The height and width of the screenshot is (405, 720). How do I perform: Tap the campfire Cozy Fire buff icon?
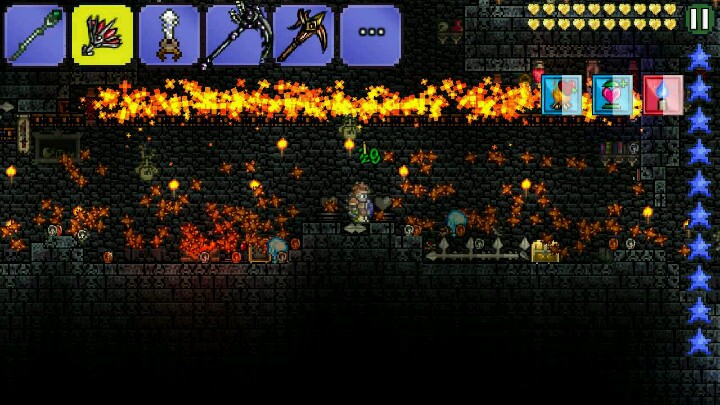point(563,95)
